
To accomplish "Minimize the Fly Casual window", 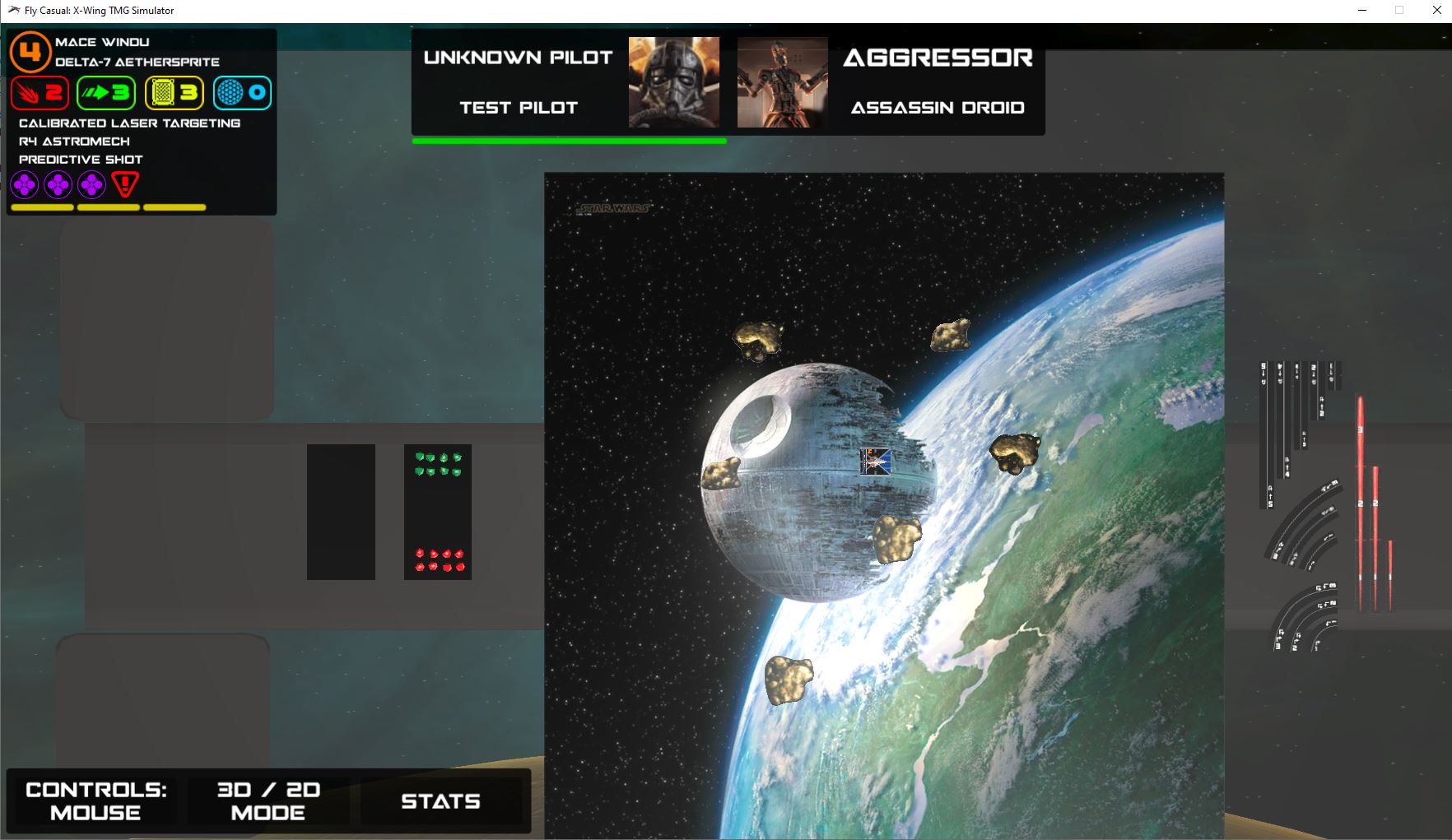I will click(1362, 11).
